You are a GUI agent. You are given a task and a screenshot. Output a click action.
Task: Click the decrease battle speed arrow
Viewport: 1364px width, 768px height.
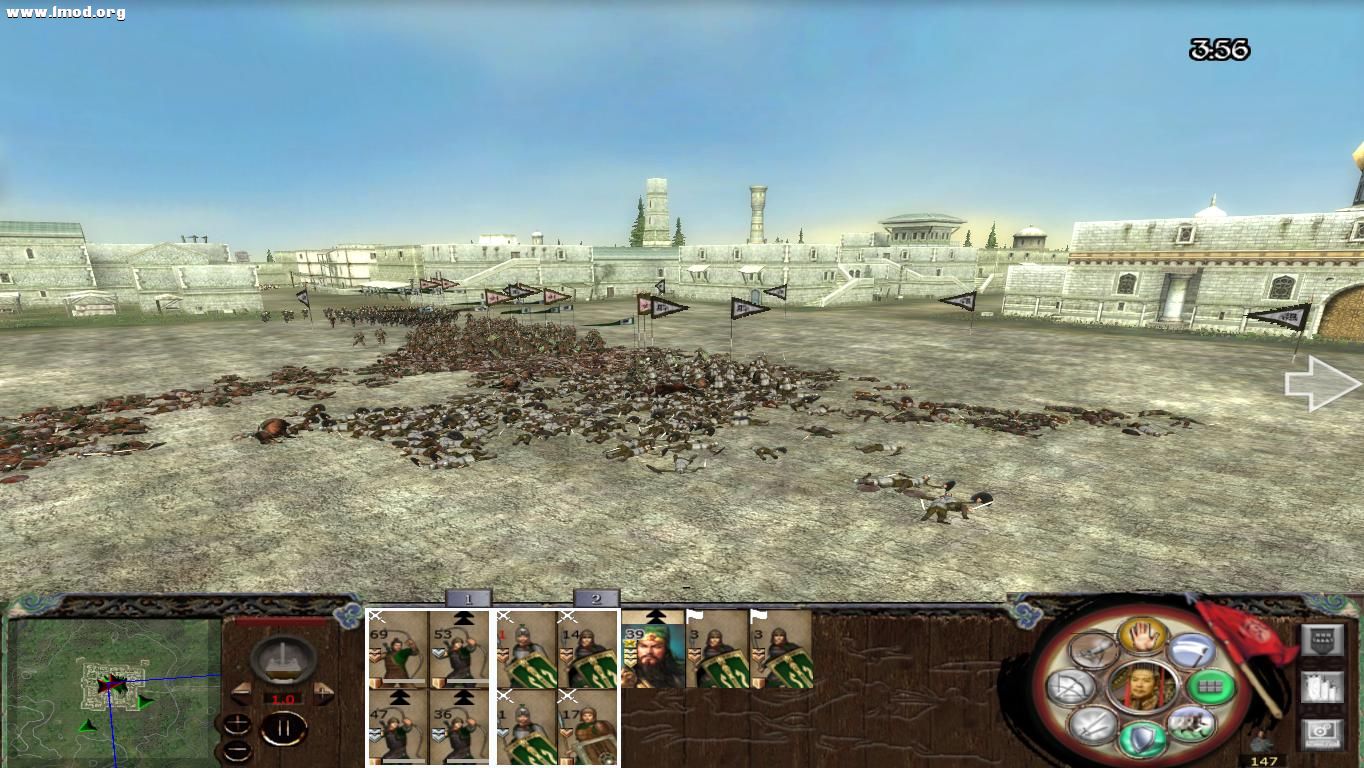(242, 693)
